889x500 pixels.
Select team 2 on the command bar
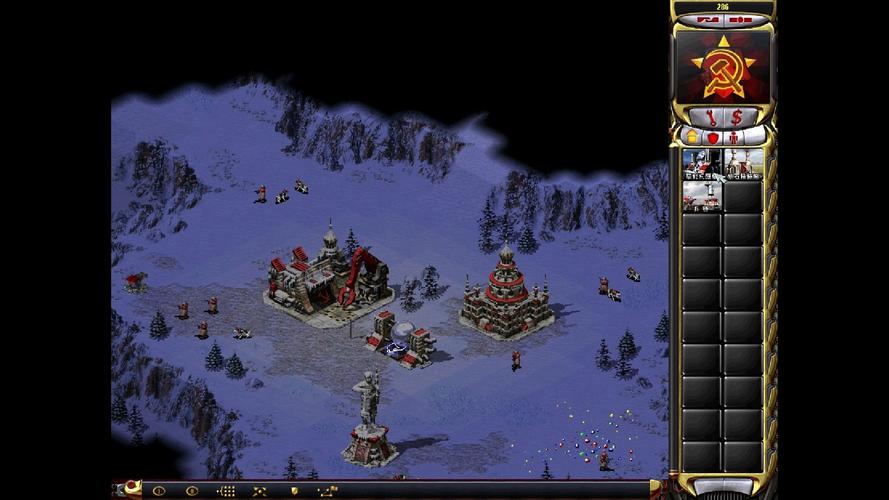[191, 491]
